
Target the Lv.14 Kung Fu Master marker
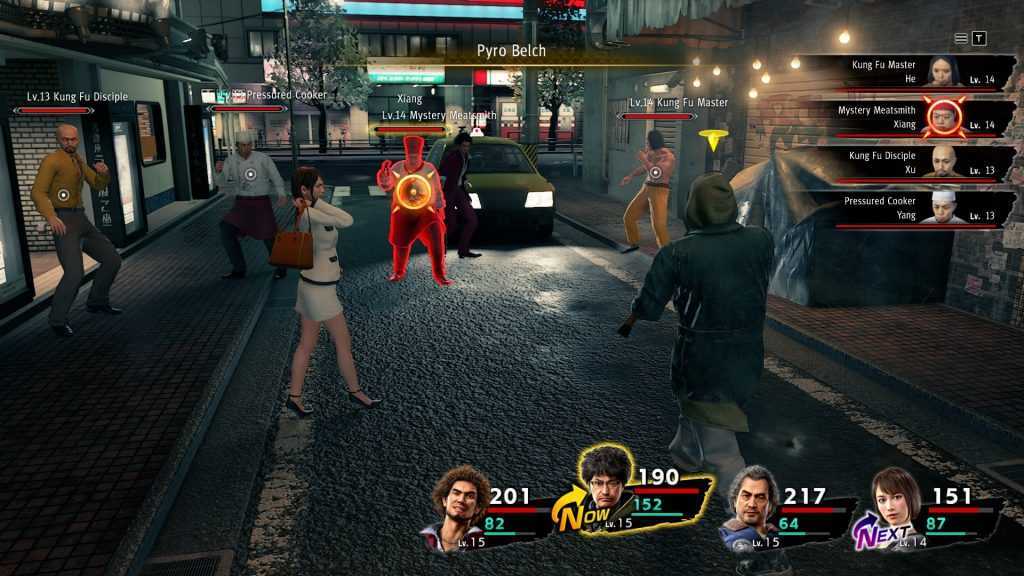(x=655, y=172)
